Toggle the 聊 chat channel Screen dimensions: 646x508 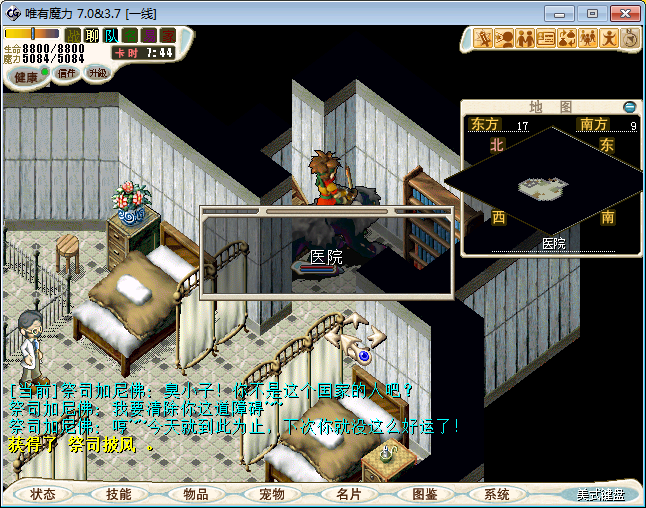click(91, 36)
